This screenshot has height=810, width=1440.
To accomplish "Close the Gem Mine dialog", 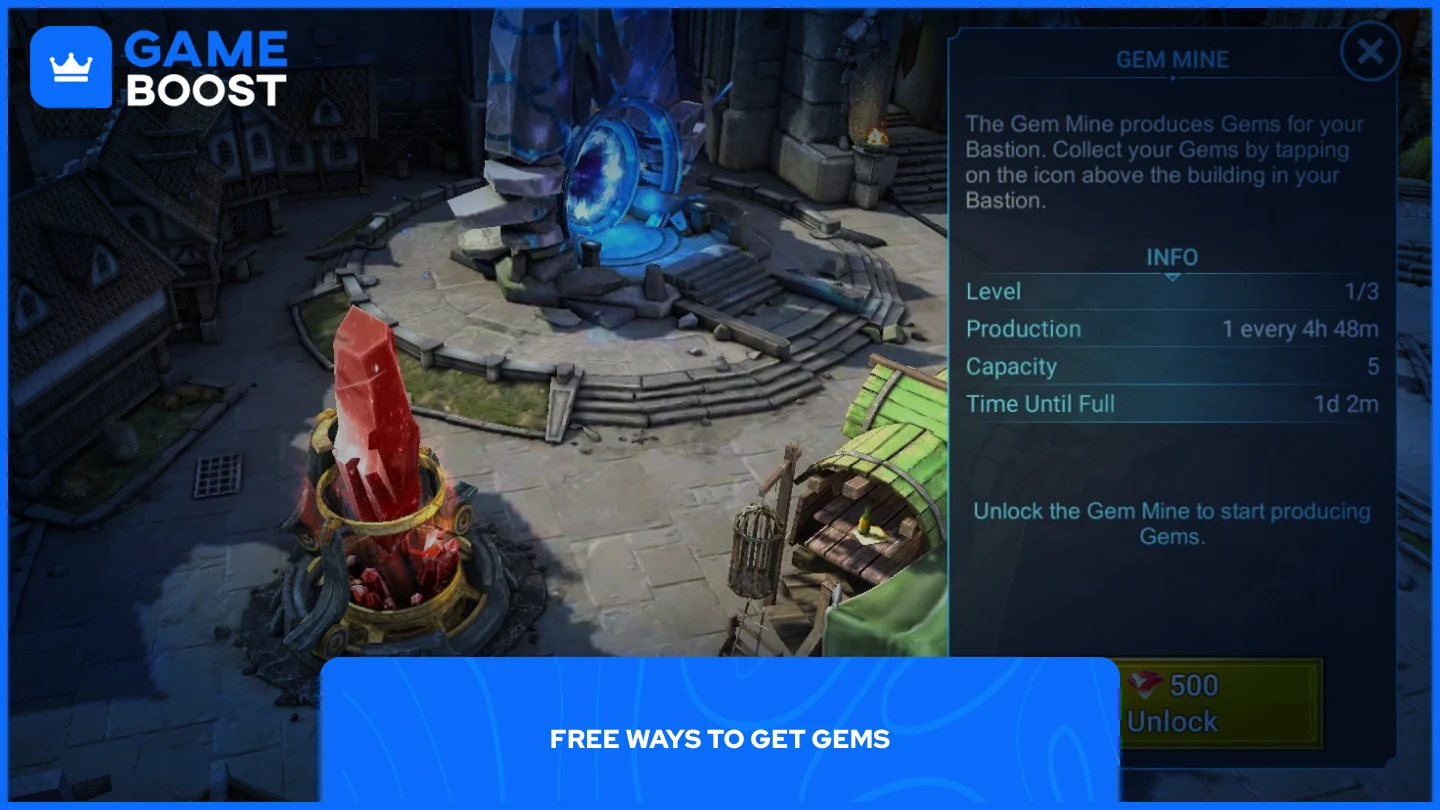I will (1370, 52).
